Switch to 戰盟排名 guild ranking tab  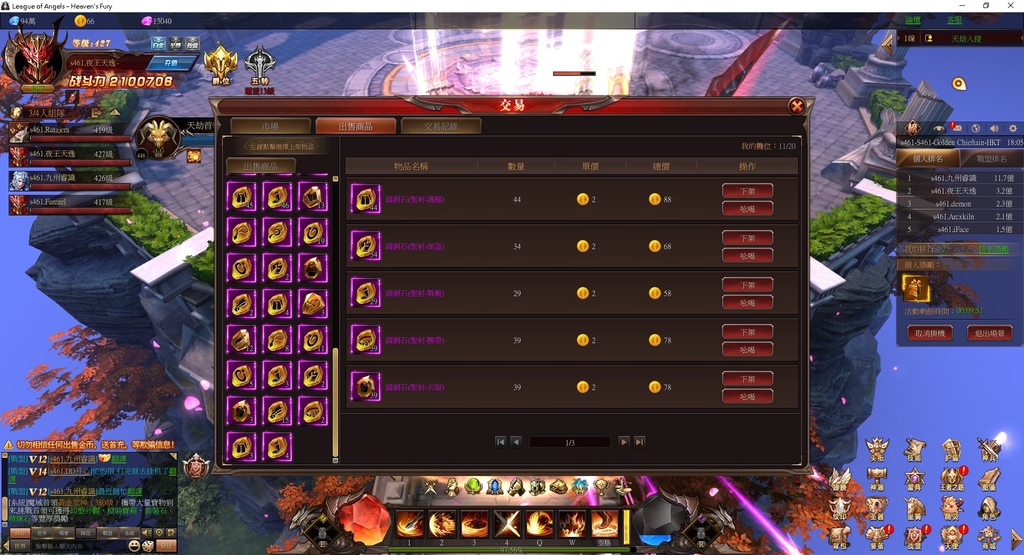click(x=991, y=158)
